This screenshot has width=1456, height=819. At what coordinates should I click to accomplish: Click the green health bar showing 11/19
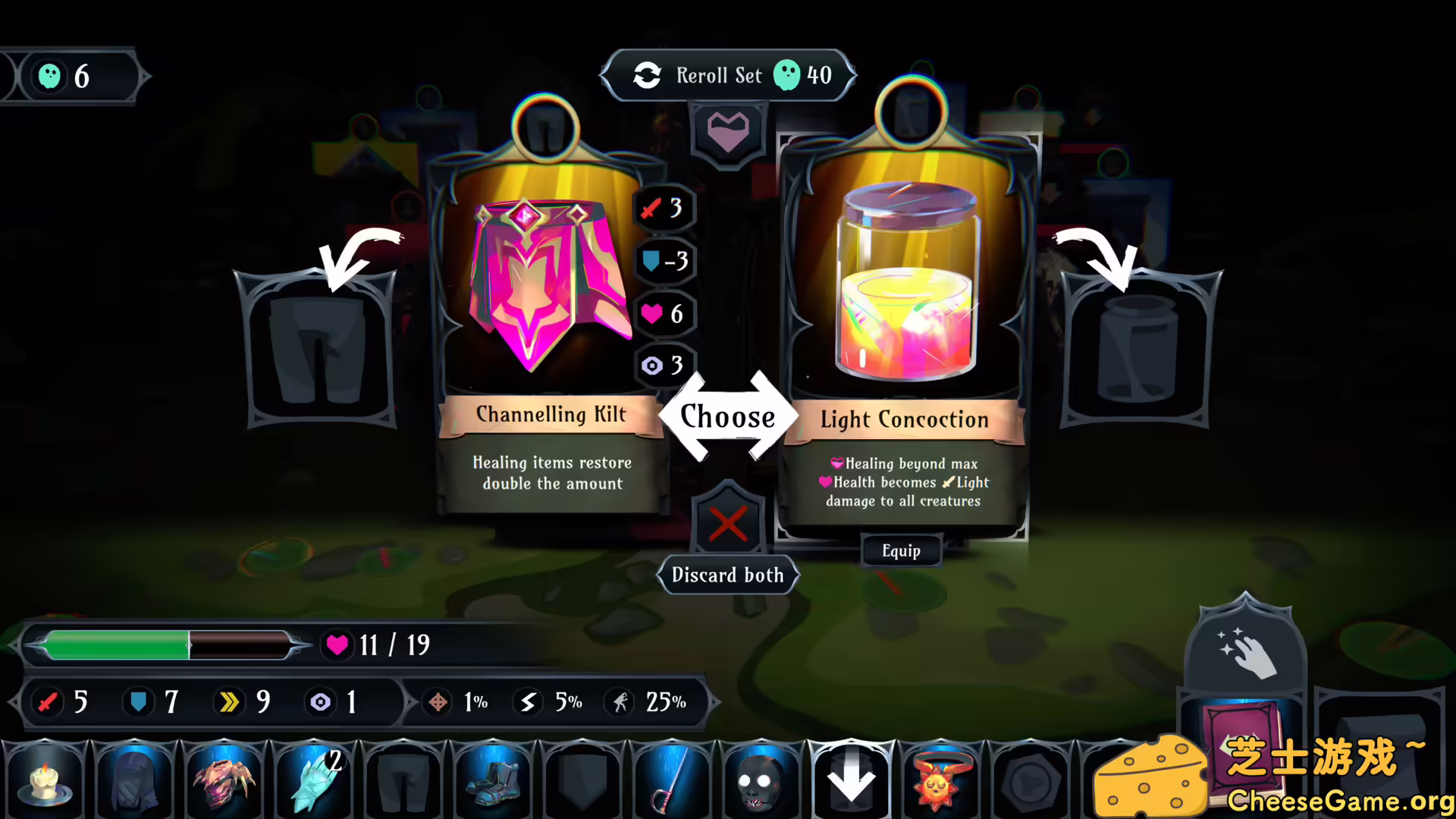167,645
